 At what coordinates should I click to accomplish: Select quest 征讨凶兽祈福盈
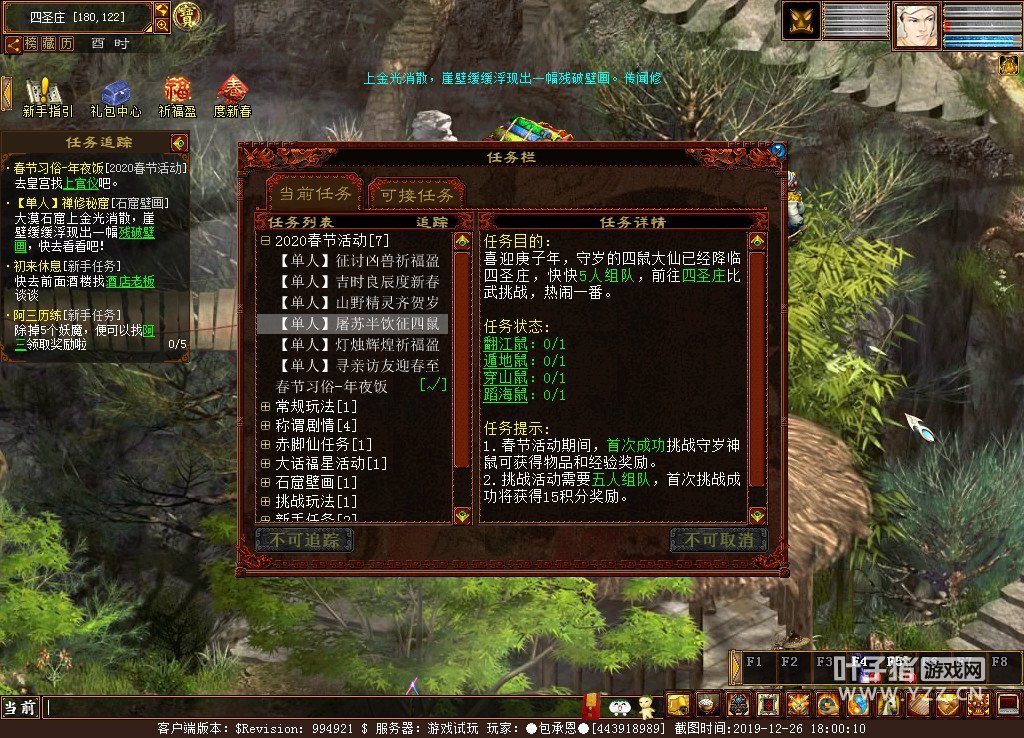click(358, 261)
